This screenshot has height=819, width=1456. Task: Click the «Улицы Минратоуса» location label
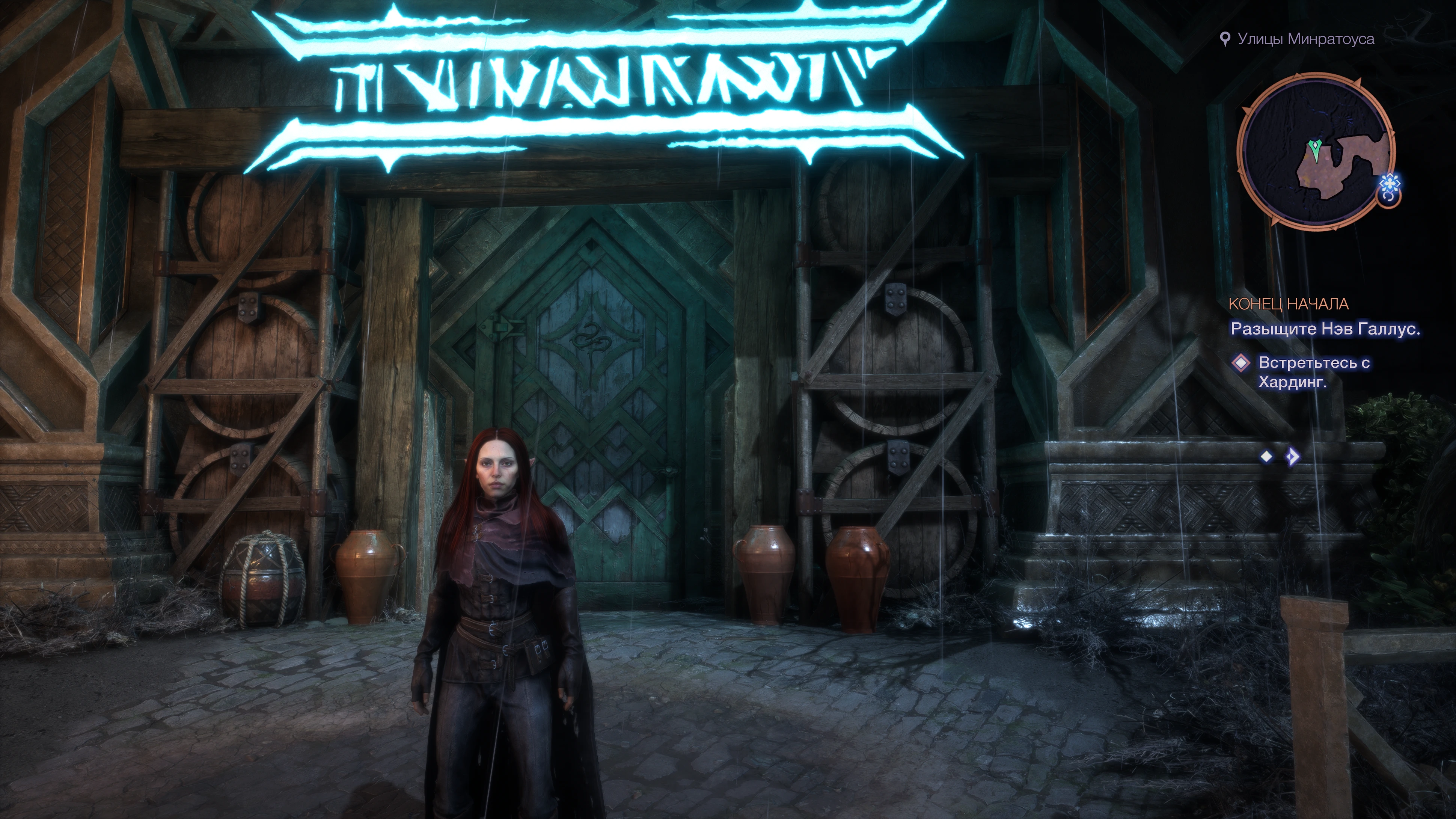1305,39
